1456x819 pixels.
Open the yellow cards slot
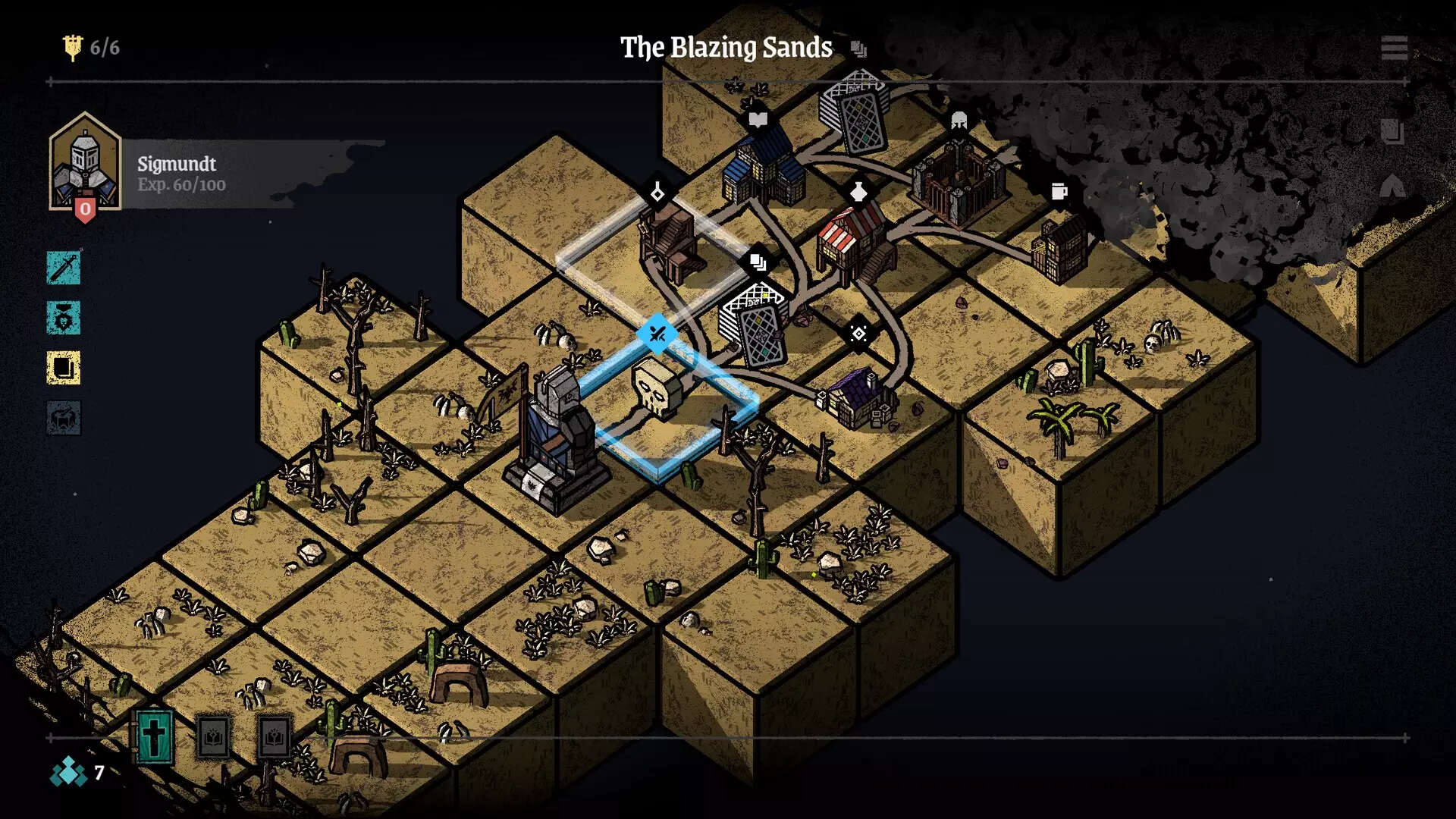coord(64,368)
